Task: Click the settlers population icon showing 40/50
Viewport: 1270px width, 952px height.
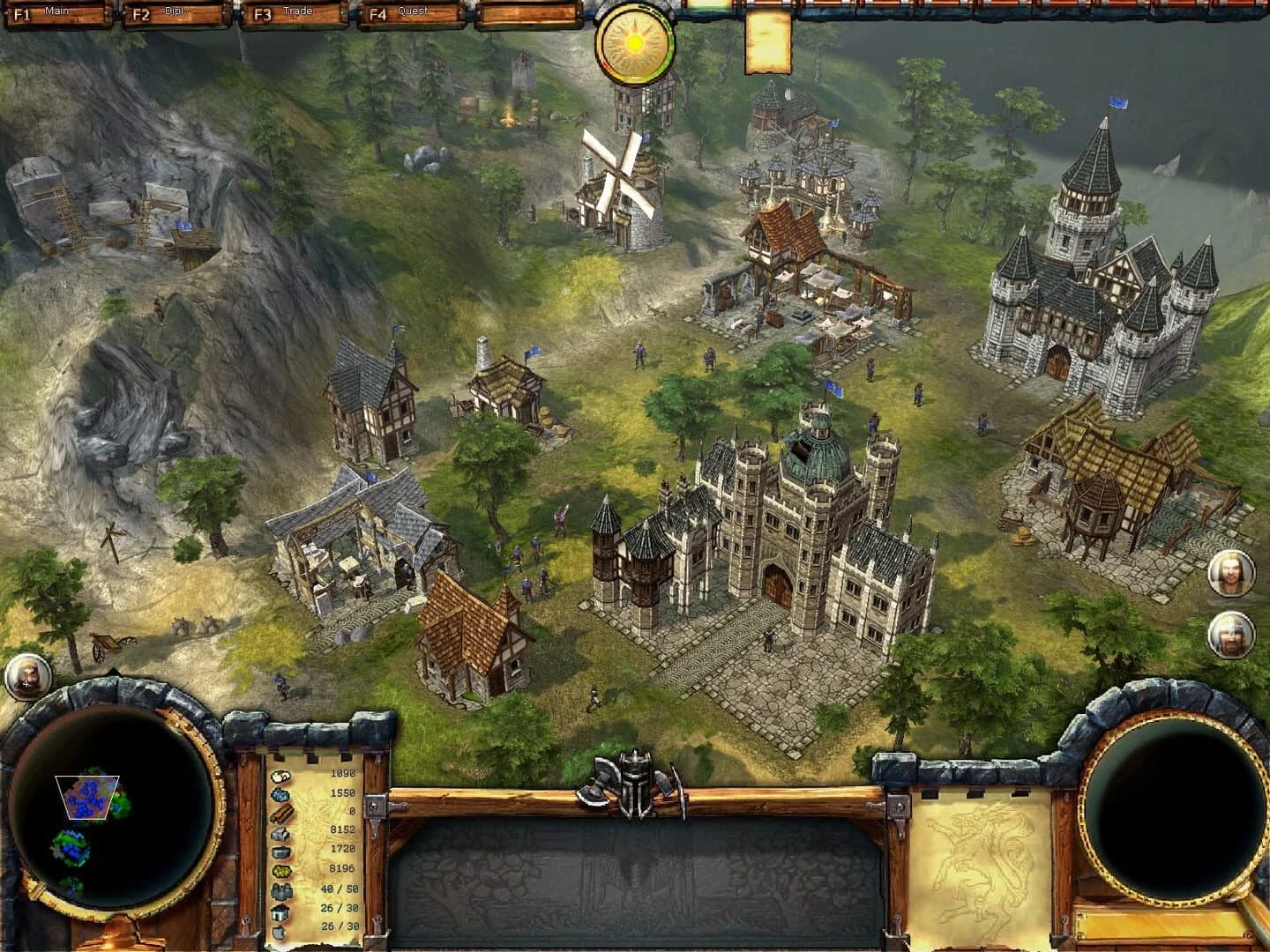Action: (x=280, y=890)
